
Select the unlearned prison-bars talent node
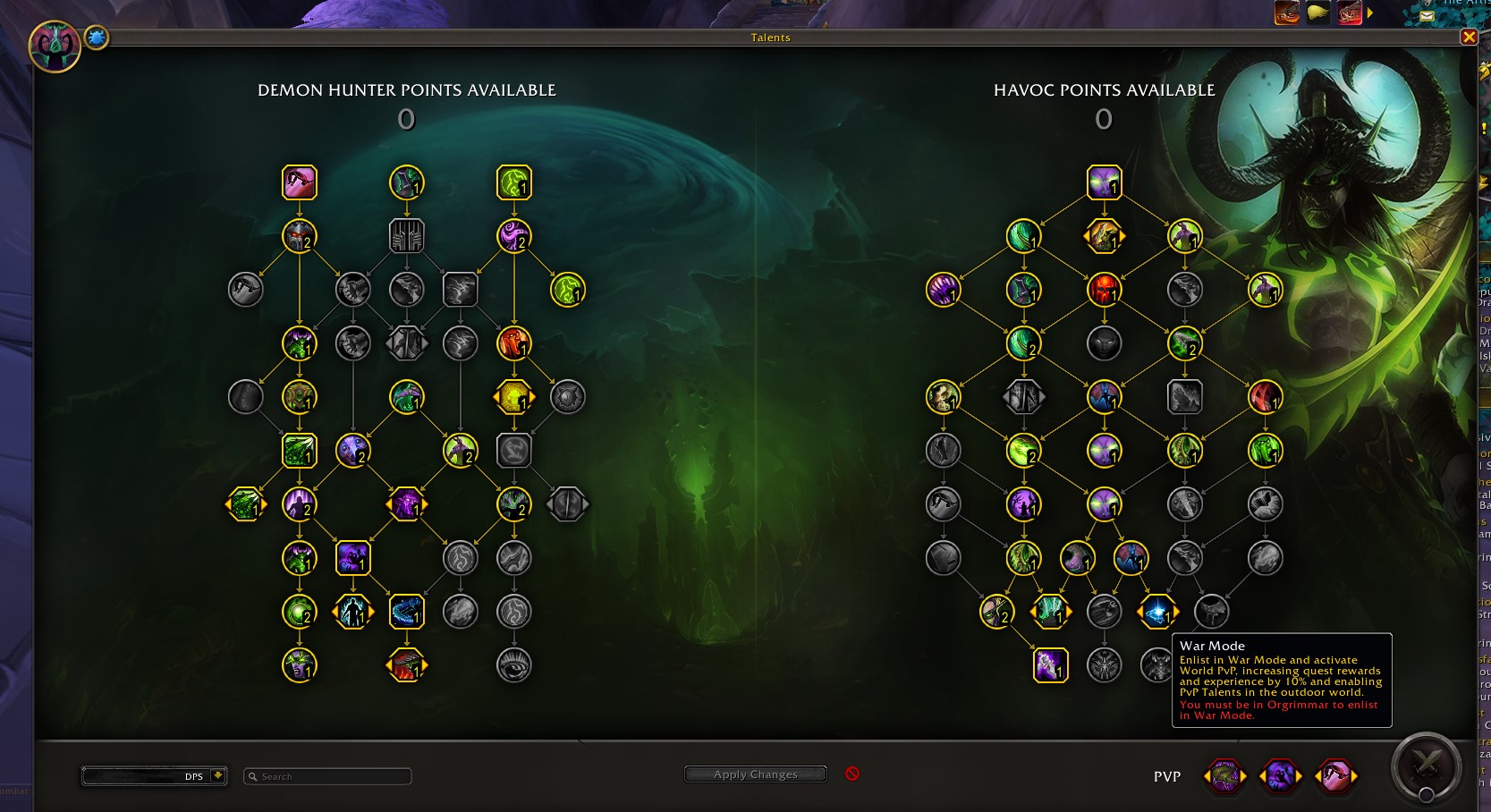point(407,236)
